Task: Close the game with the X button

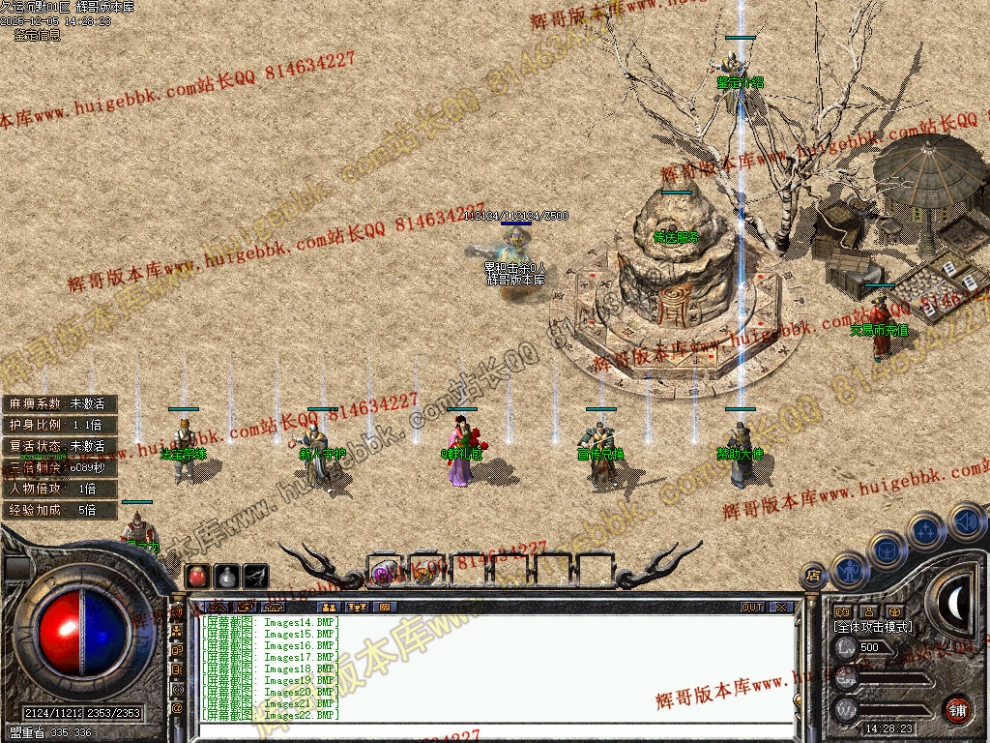Action: [782, 607]
